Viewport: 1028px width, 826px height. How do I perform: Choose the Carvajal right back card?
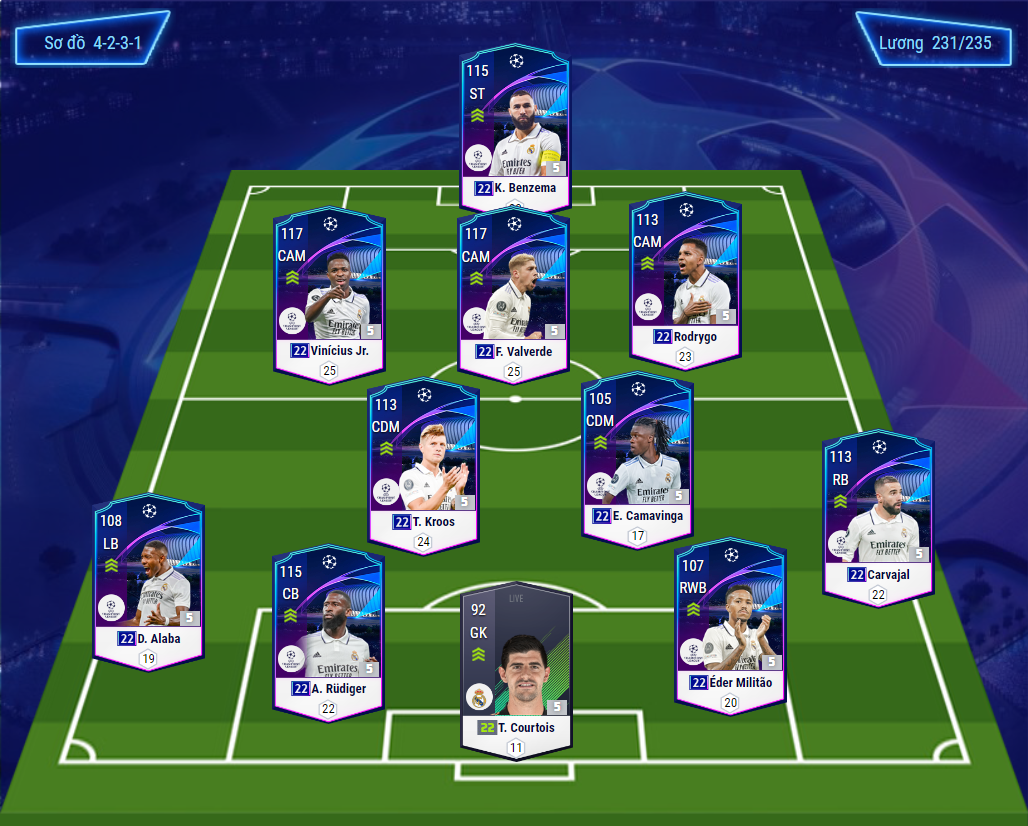[x=877, y=515]
